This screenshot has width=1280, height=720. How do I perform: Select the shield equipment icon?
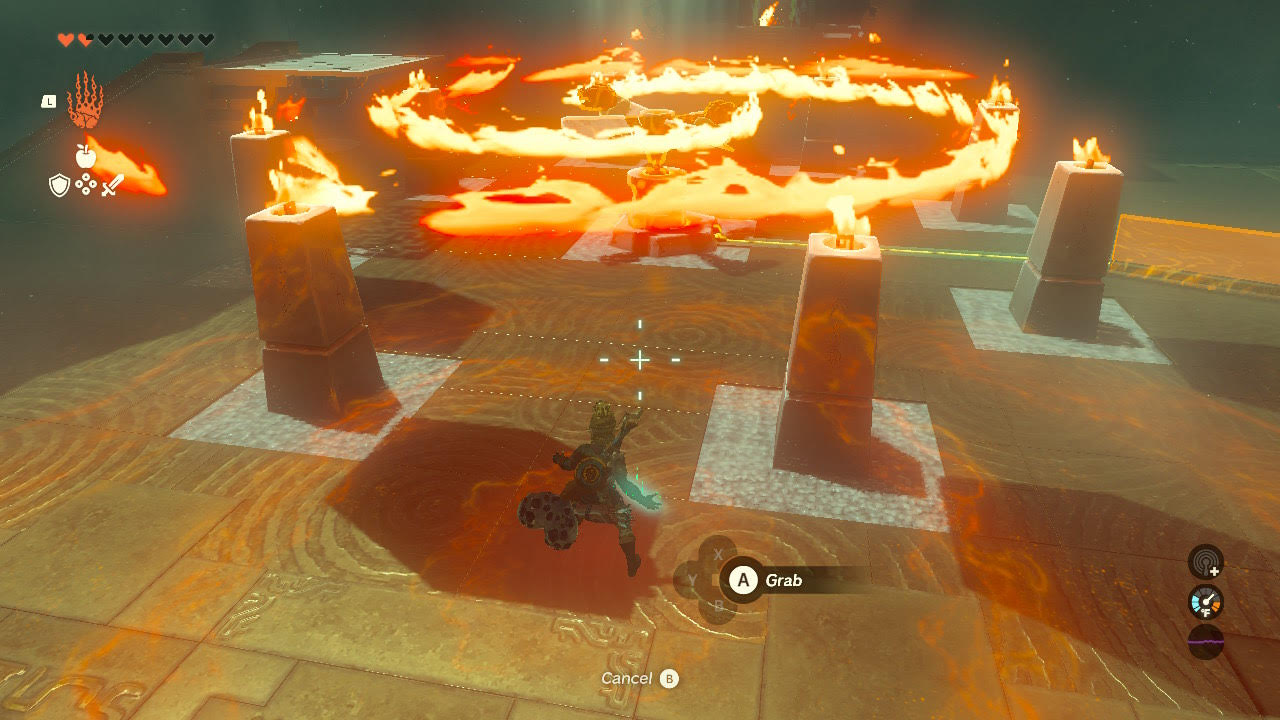(x=59, y=184)
